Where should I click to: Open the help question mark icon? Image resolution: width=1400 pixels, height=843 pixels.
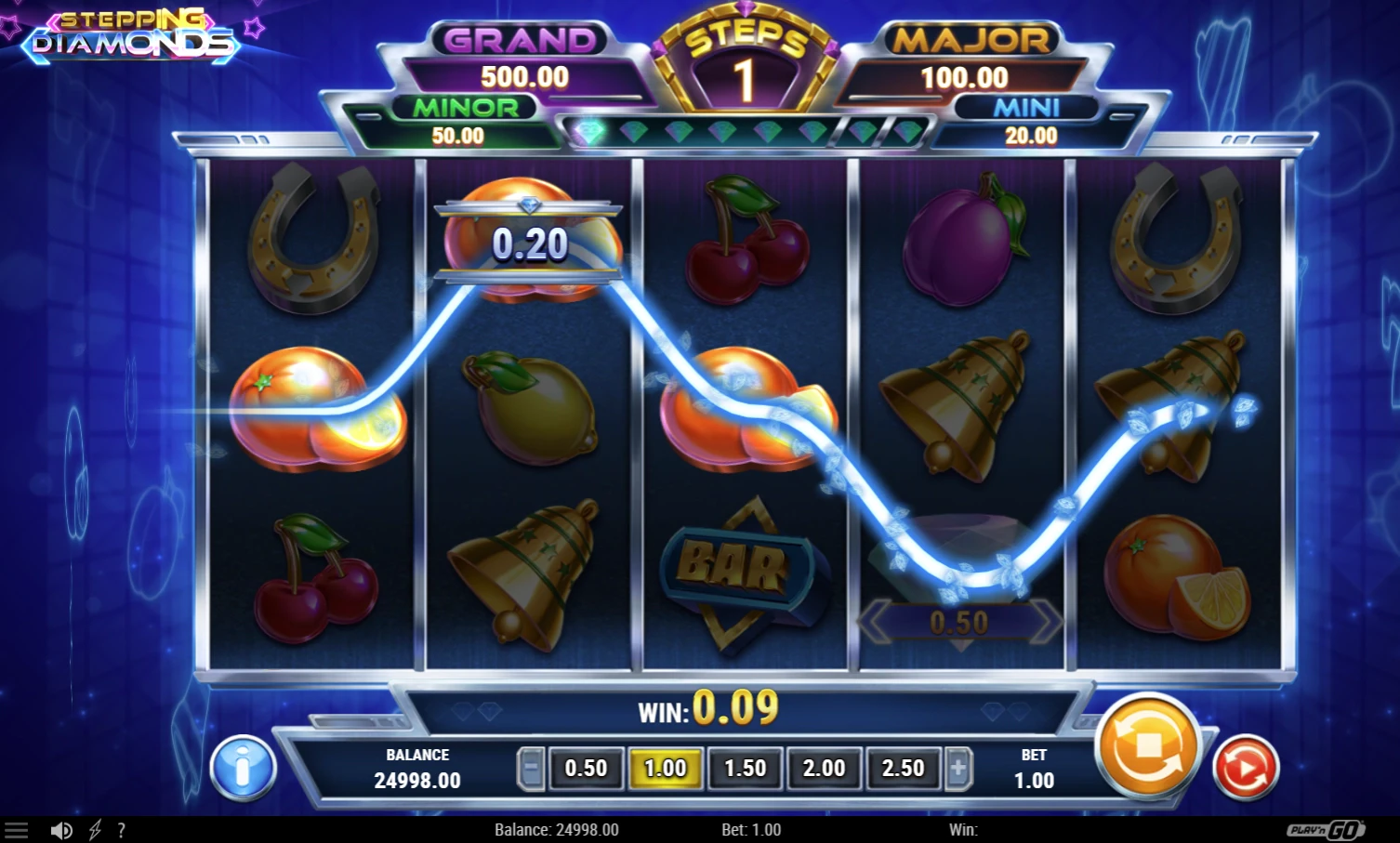[122, 829]
